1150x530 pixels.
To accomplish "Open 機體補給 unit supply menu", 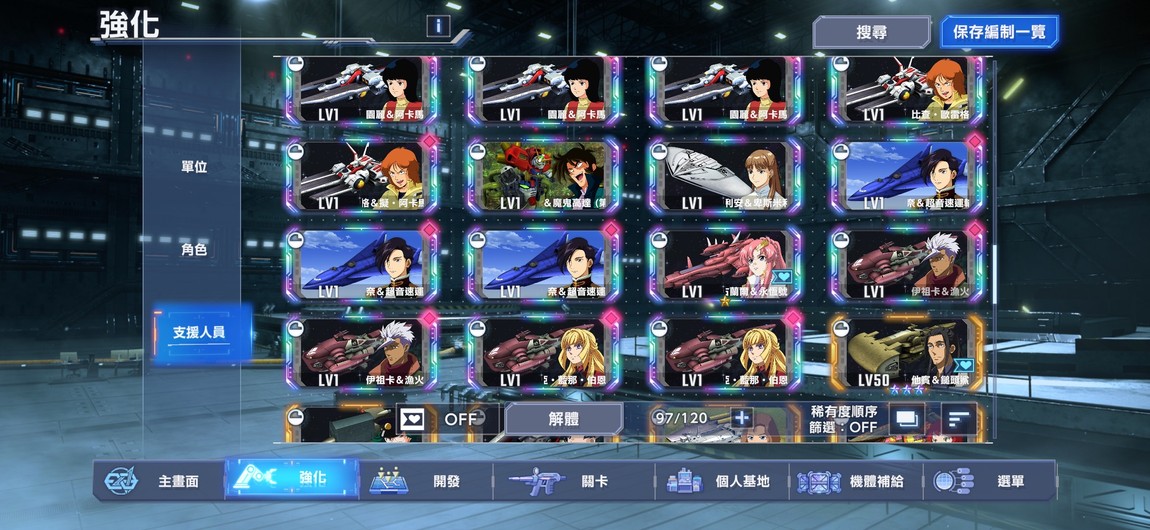I will point(853,481).
